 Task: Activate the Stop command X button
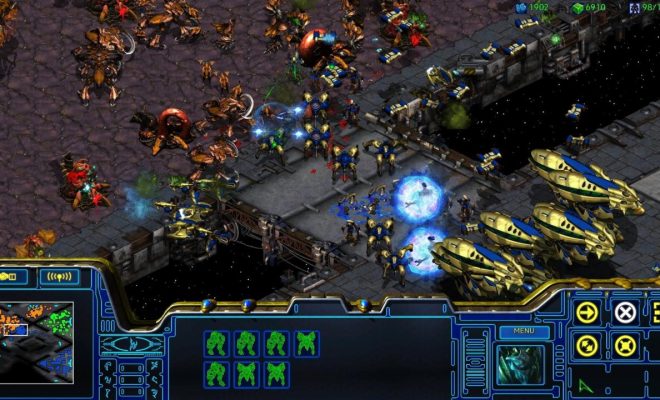pos(624,312)
